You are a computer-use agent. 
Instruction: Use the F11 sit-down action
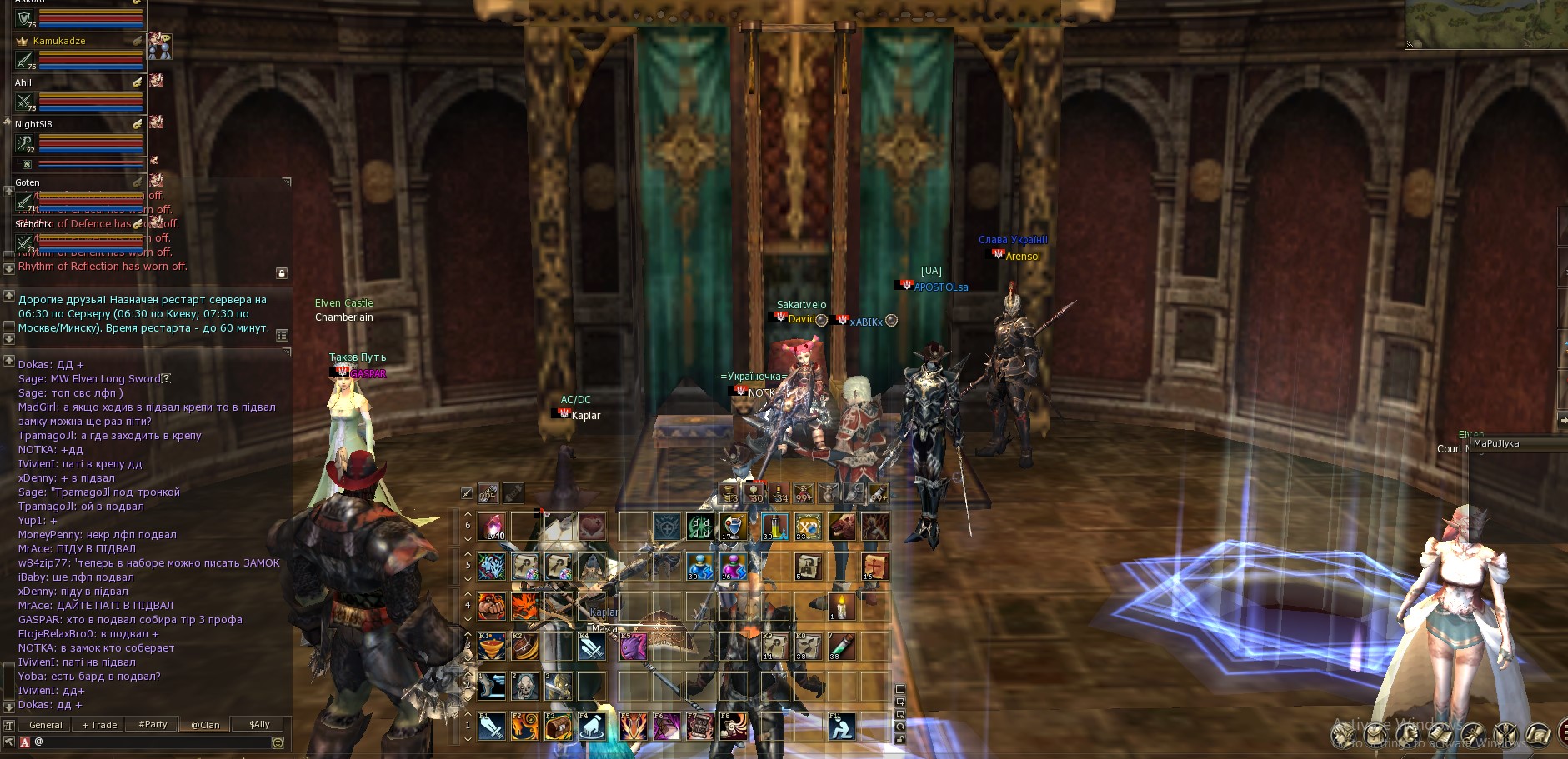(x=841, y=727)
